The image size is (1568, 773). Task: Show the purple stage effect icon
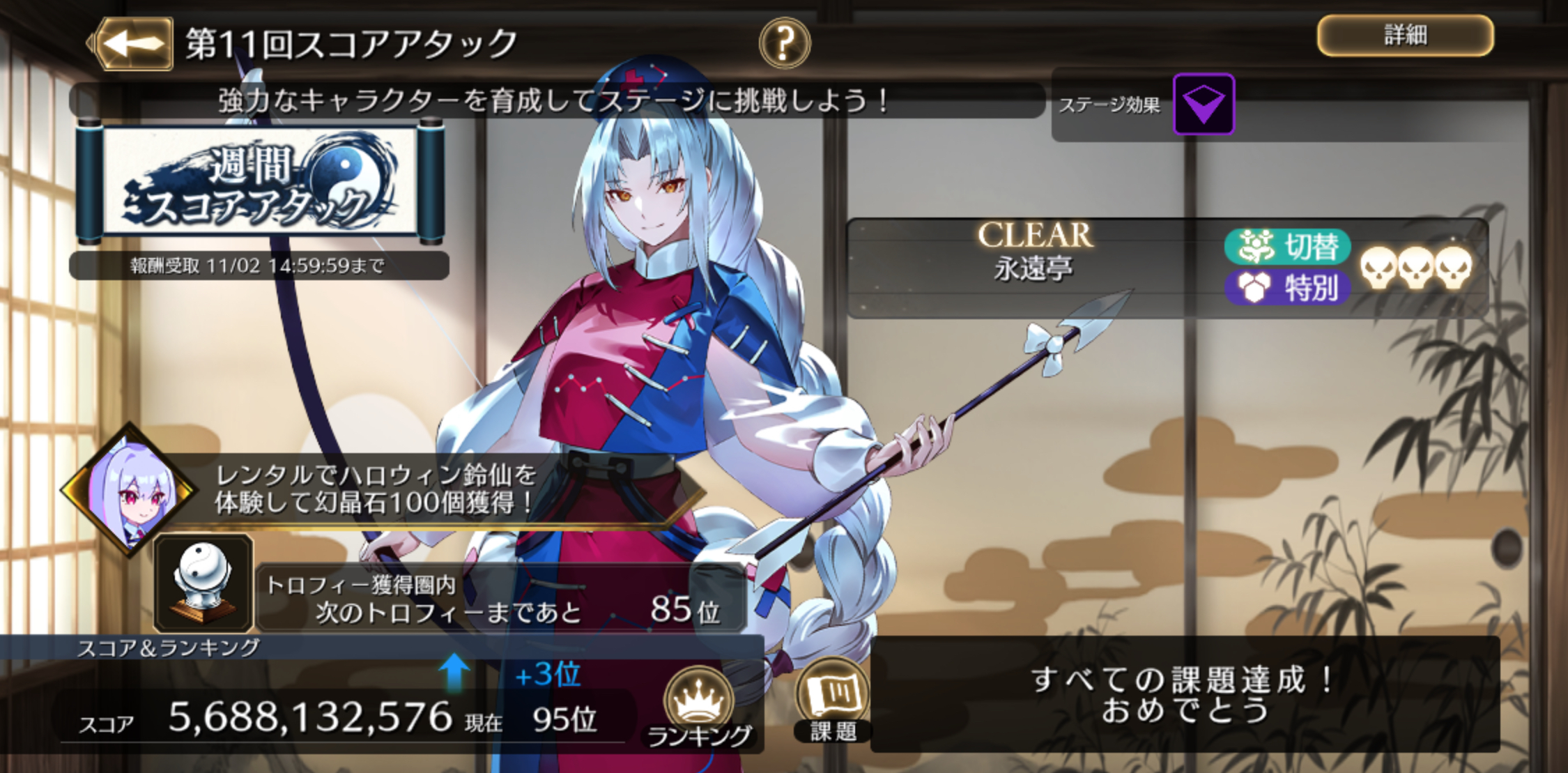pyautogui.click(x=1204, y=105)
